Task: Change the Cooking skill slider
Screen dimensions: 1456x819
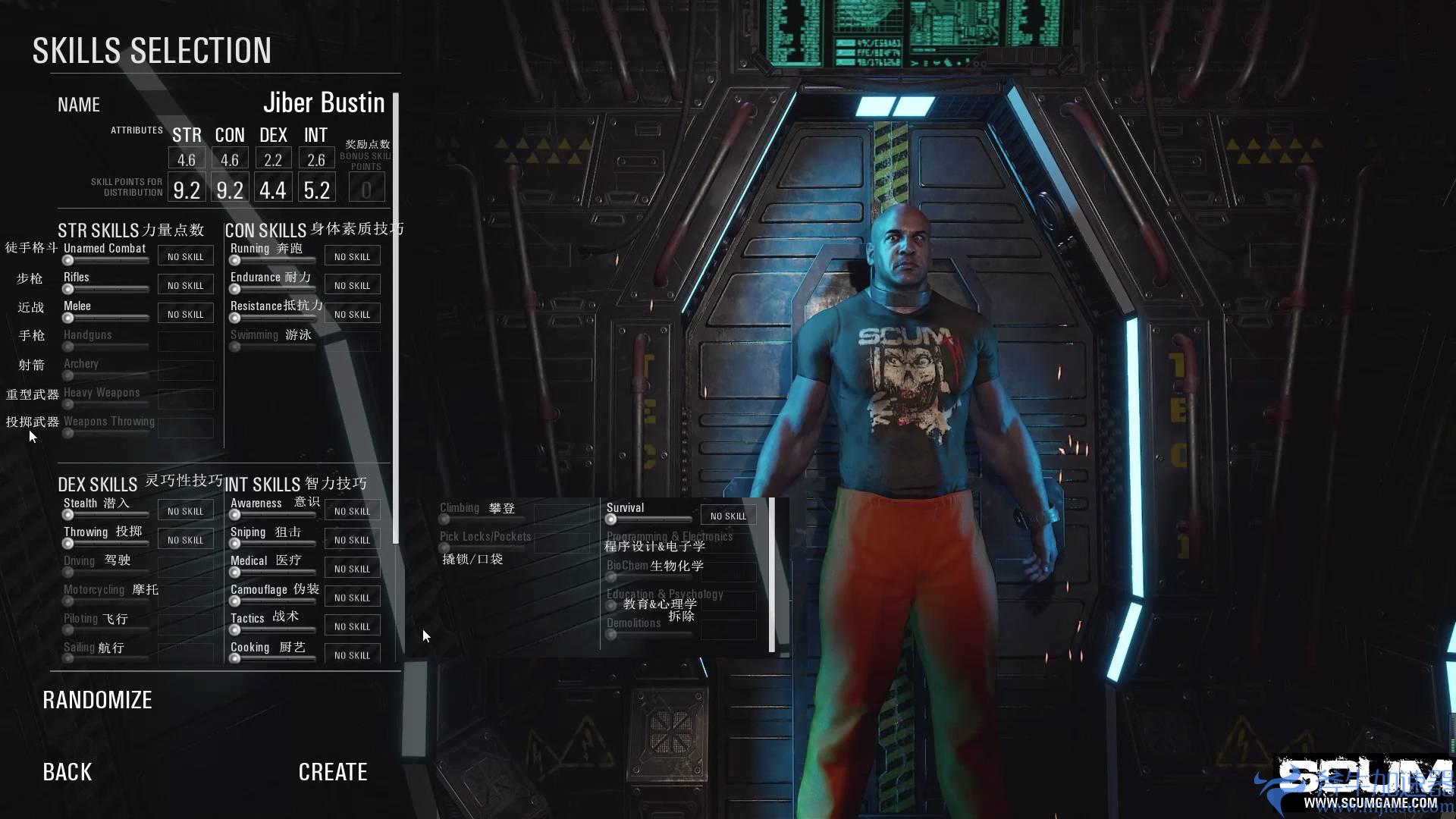Action: pos(235,658)
